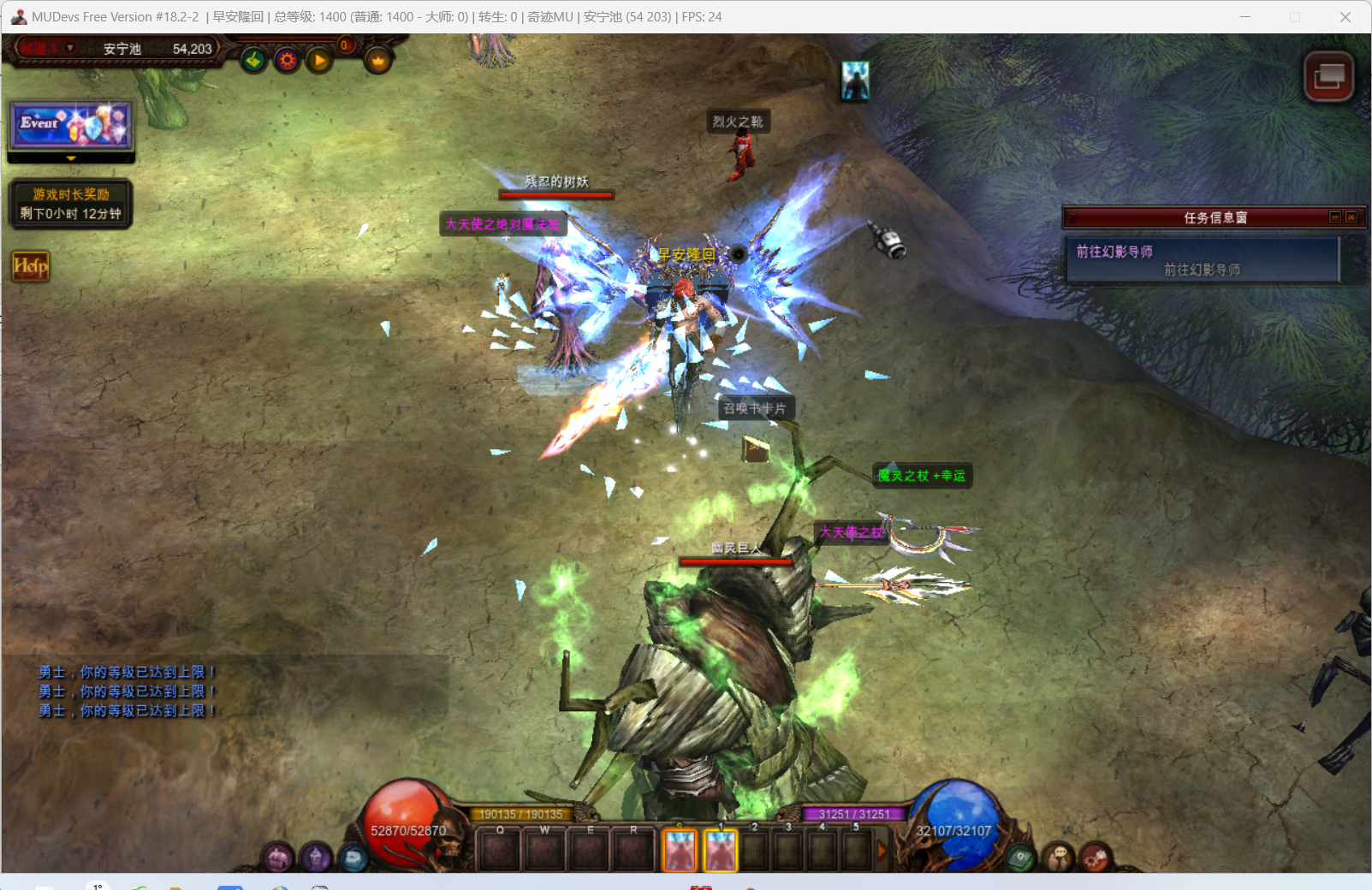Click the red overlapping-windows button

[1328, 76]
